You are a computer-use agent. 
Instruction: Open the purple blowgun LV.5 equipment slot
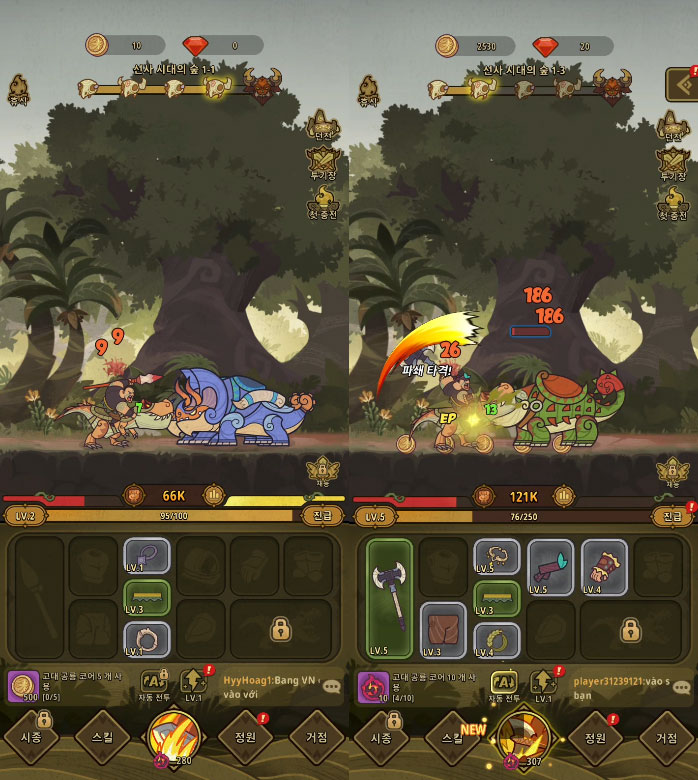tap(551, 568)
